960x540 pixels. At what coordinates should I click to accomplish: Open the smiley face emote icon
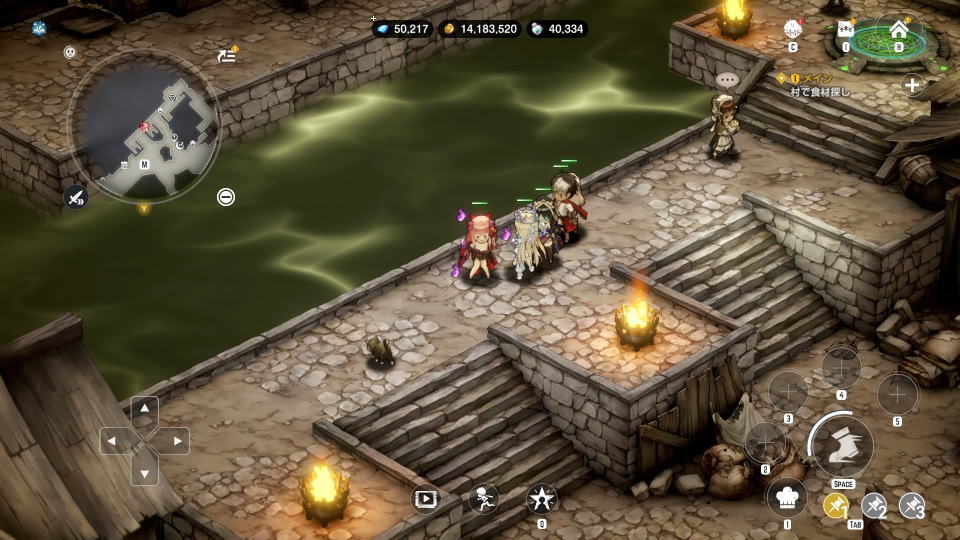click(70, 52)
